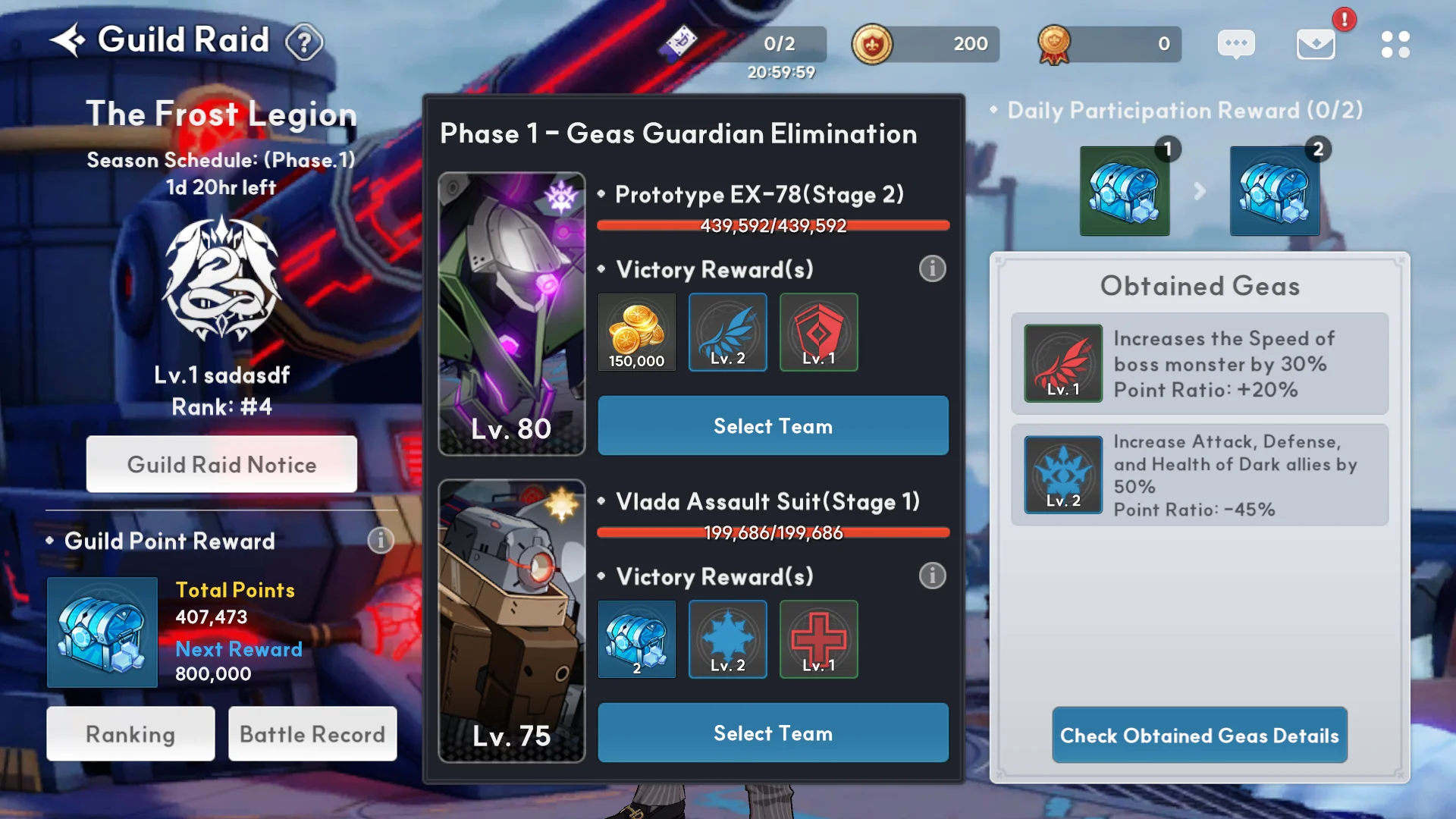The height and width of the screenshot is (819, 1456).
Task: Open the guild Ranking list
Action: (x=130, y=734)
